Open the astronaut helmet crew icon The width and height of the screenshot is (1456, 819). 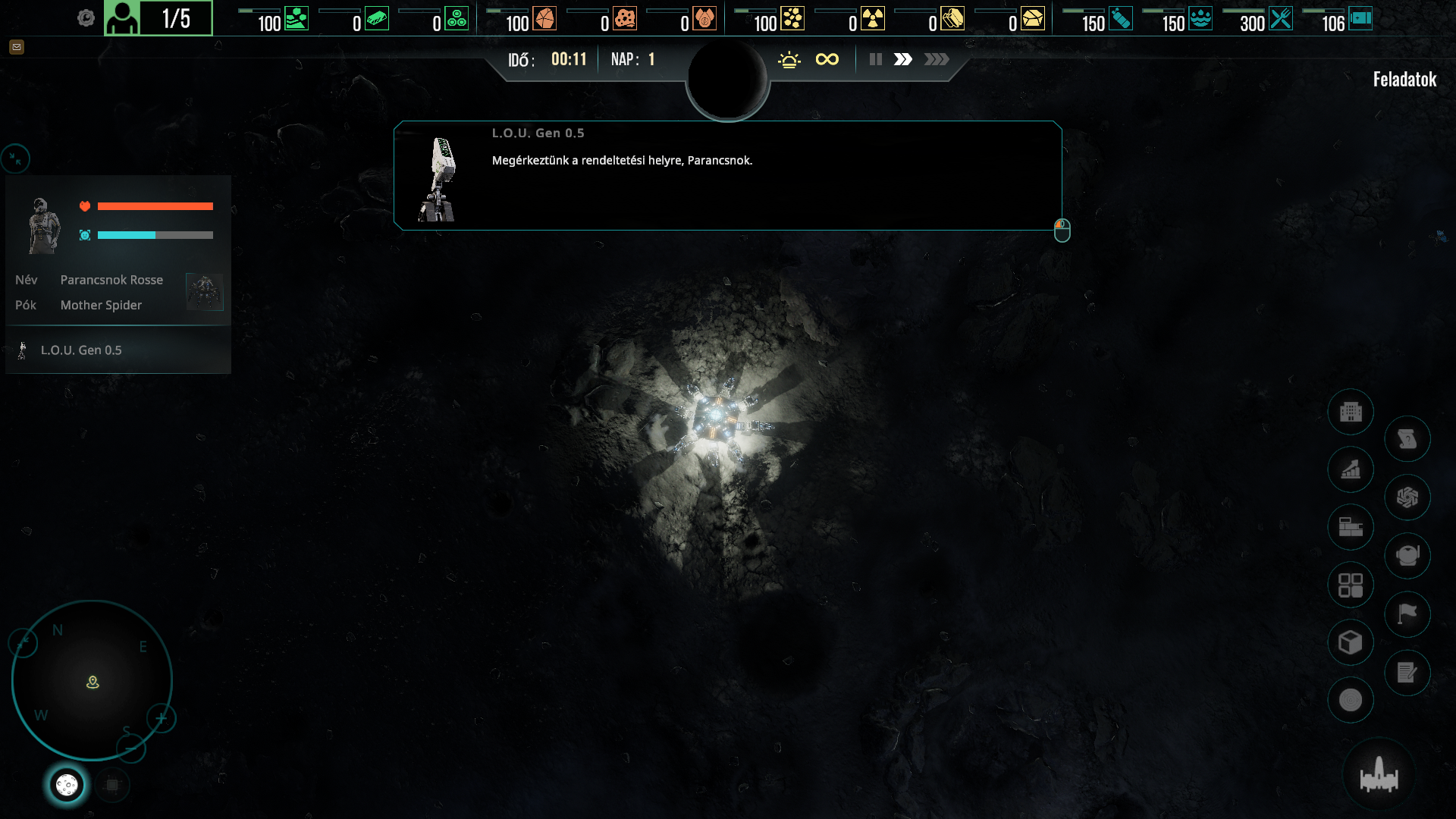(x=1407, y=556)
